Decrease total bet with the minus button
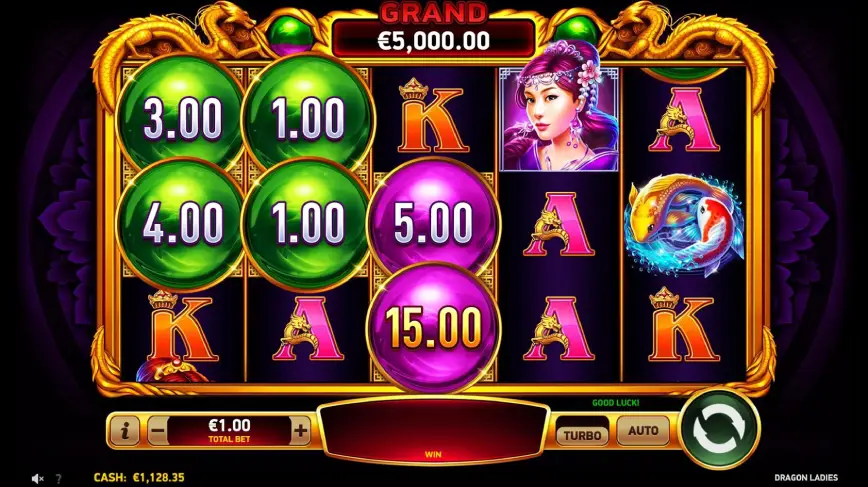Image resolution: width=868 pixels, height=487 pixels. 157,431
